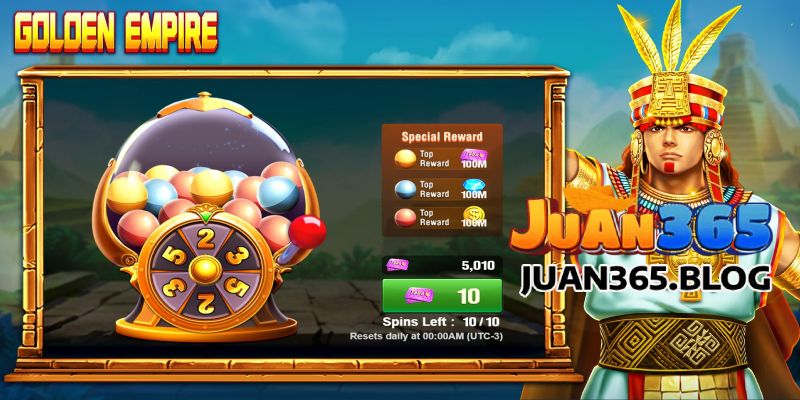Select the blue ball Top Reward row
800x400 pixels.
click(441, 188)
